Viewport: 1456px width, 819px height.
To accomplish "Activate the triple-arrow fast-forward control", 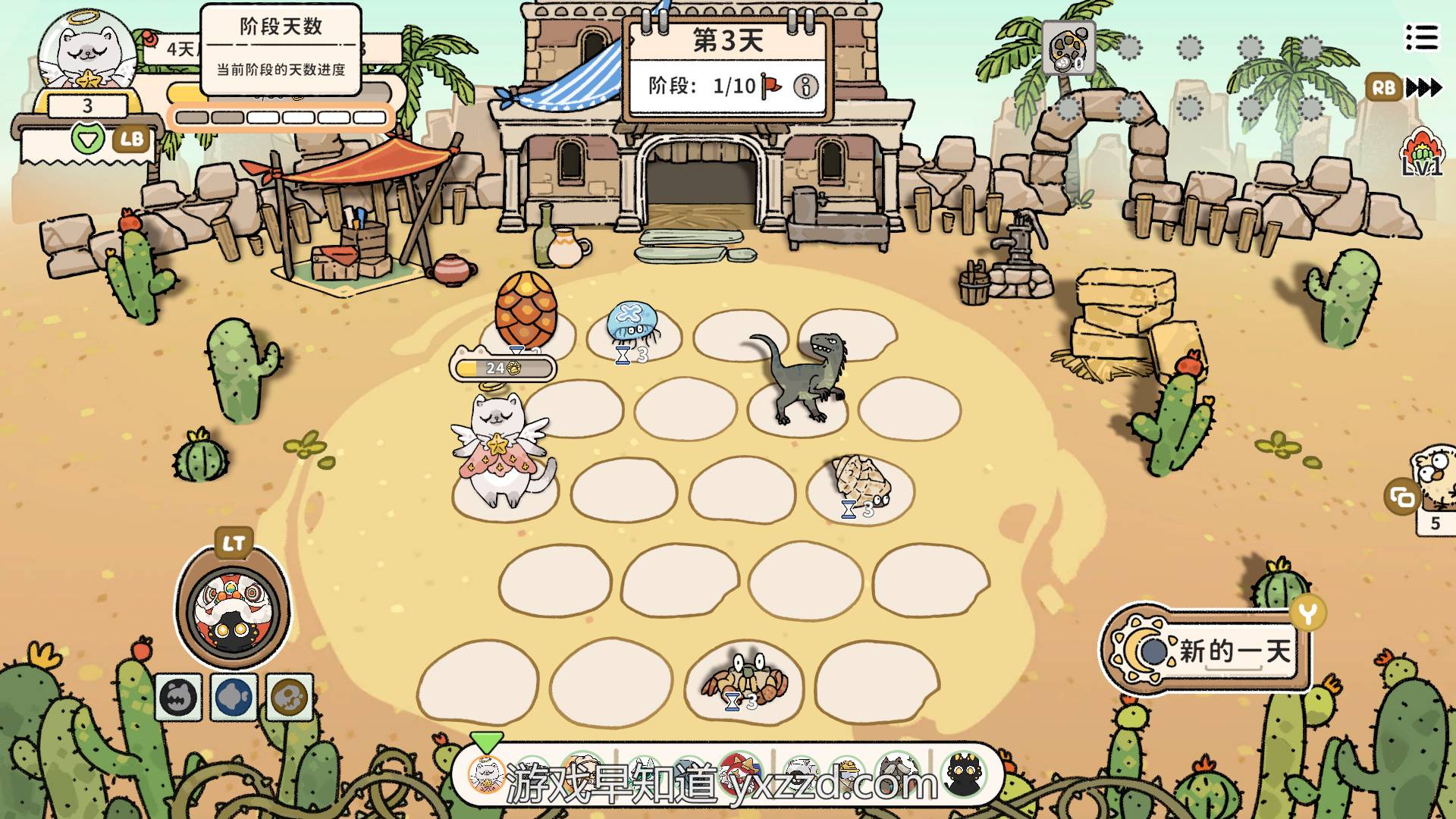I will coord(1423,88).
